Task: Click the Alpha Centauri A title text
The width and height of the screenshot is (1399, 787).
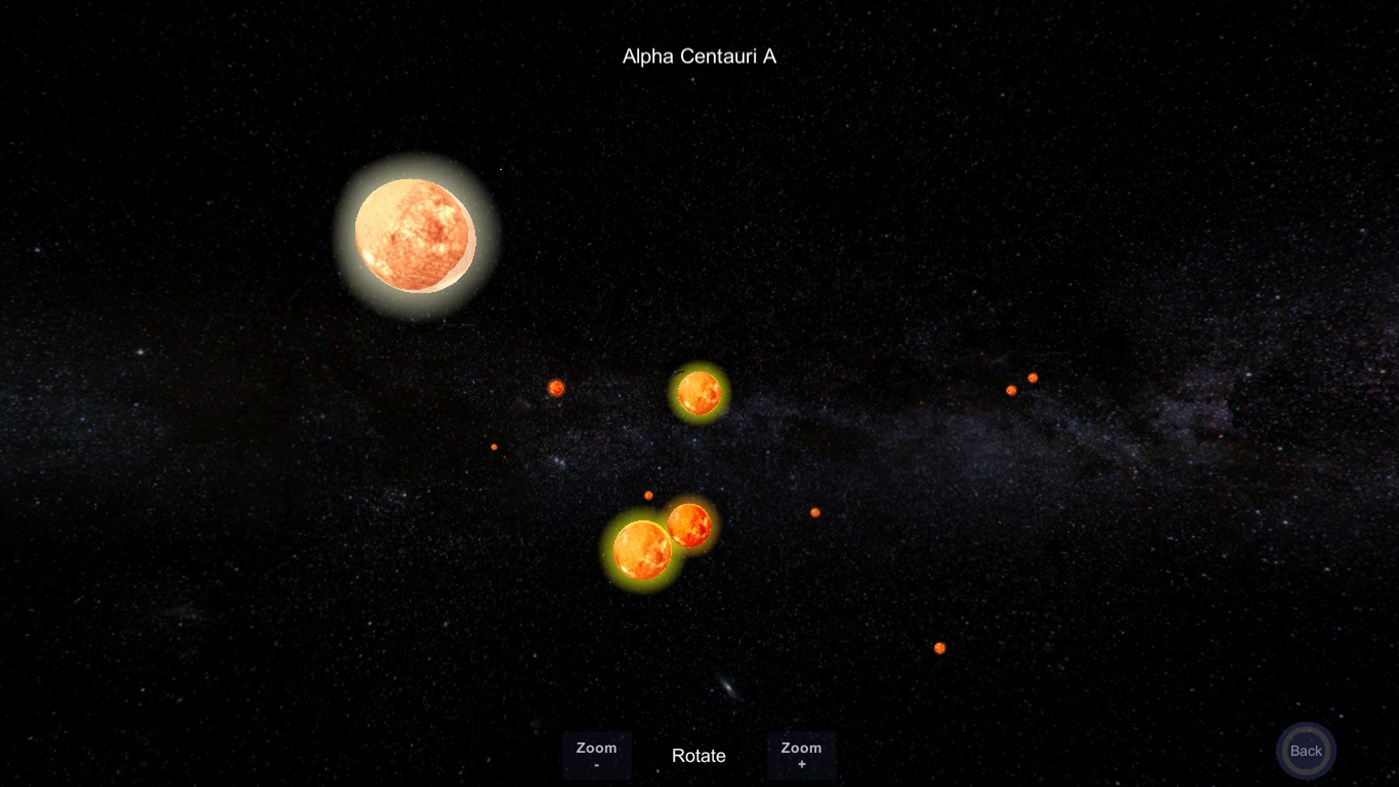Action: click(x=698, y=56)
